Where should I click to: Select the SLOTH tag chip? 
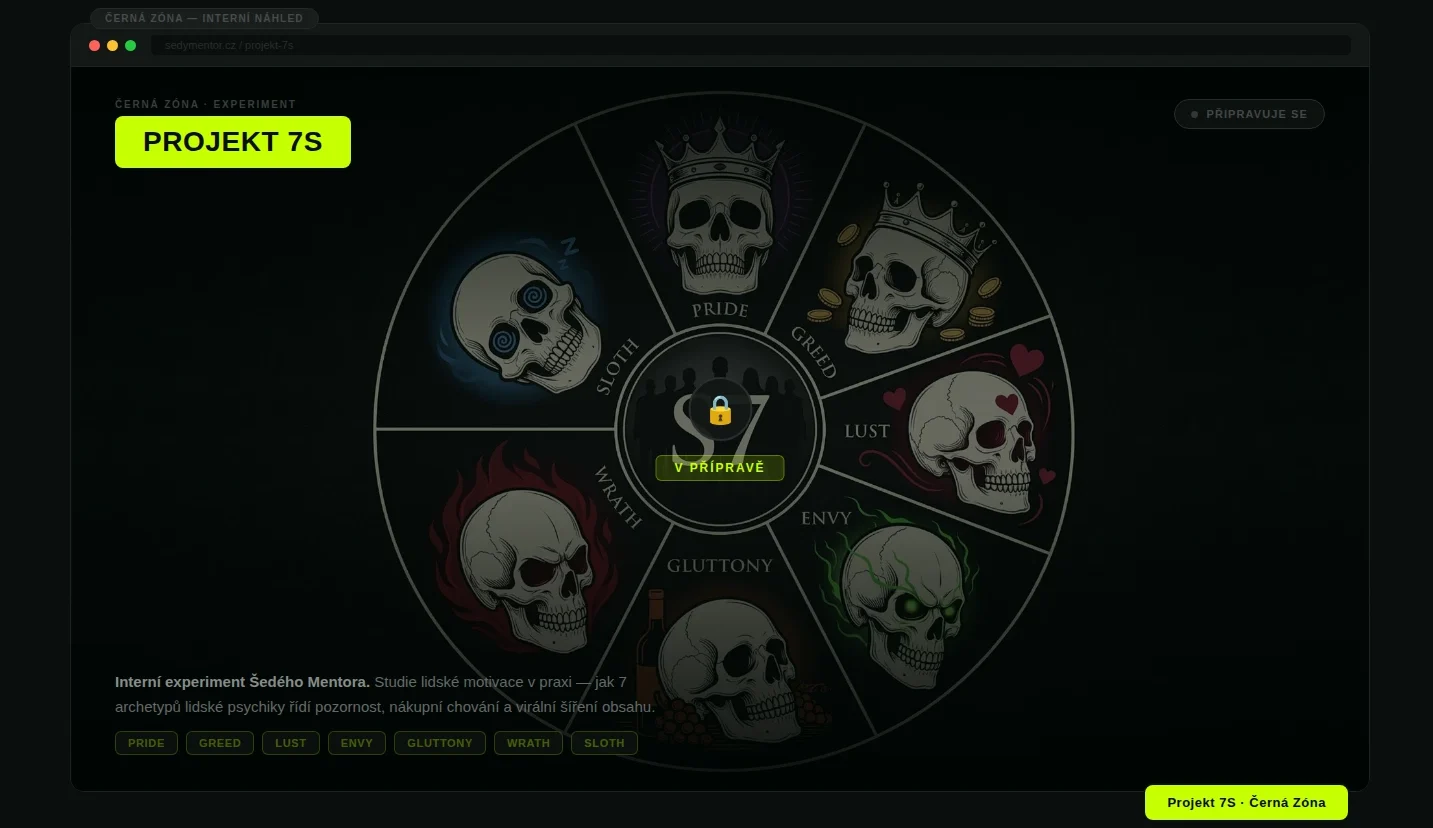(x=604, y=743)
